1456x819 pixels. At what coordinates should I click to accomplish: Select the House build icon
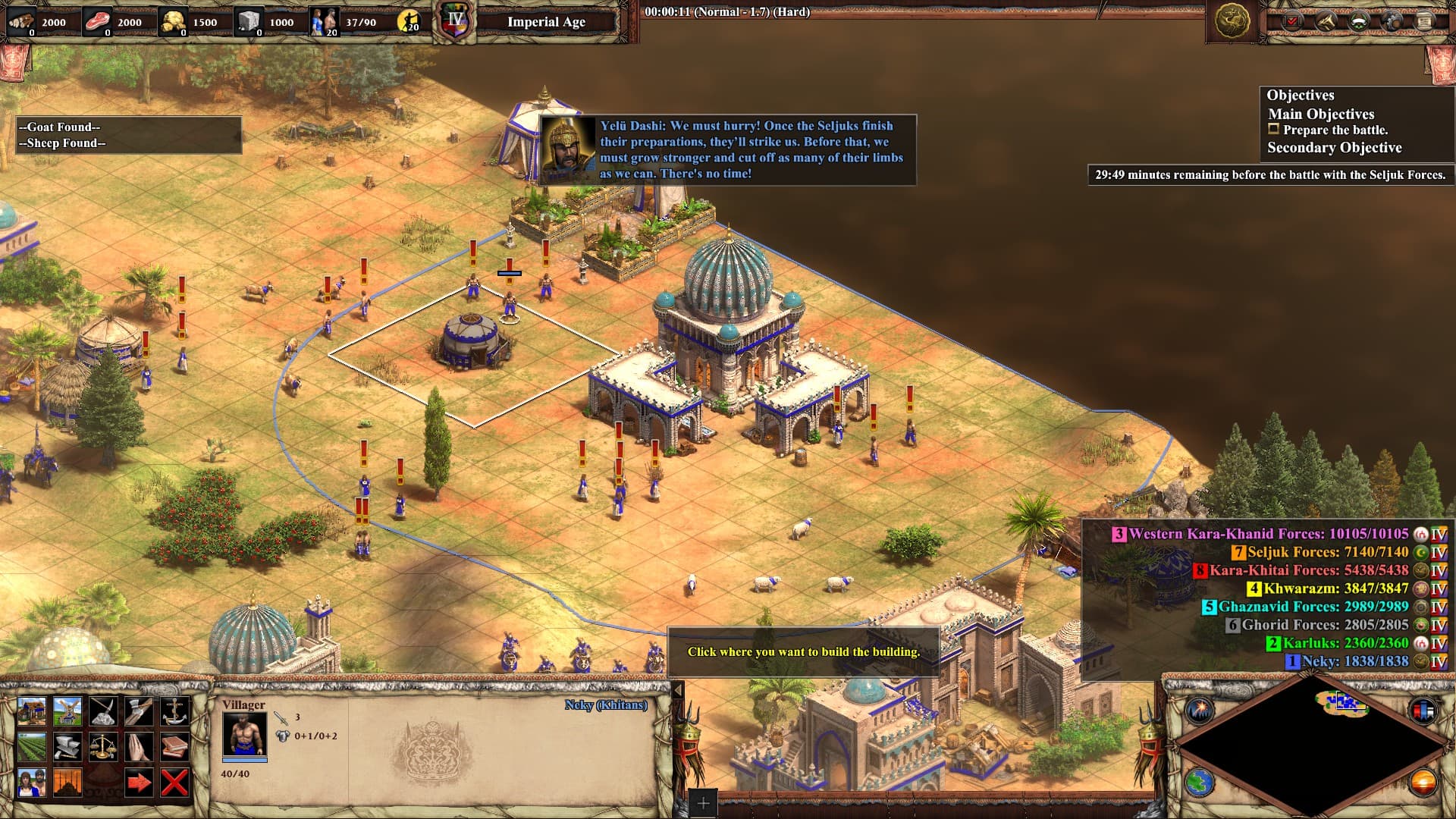(x=32, y=711)
